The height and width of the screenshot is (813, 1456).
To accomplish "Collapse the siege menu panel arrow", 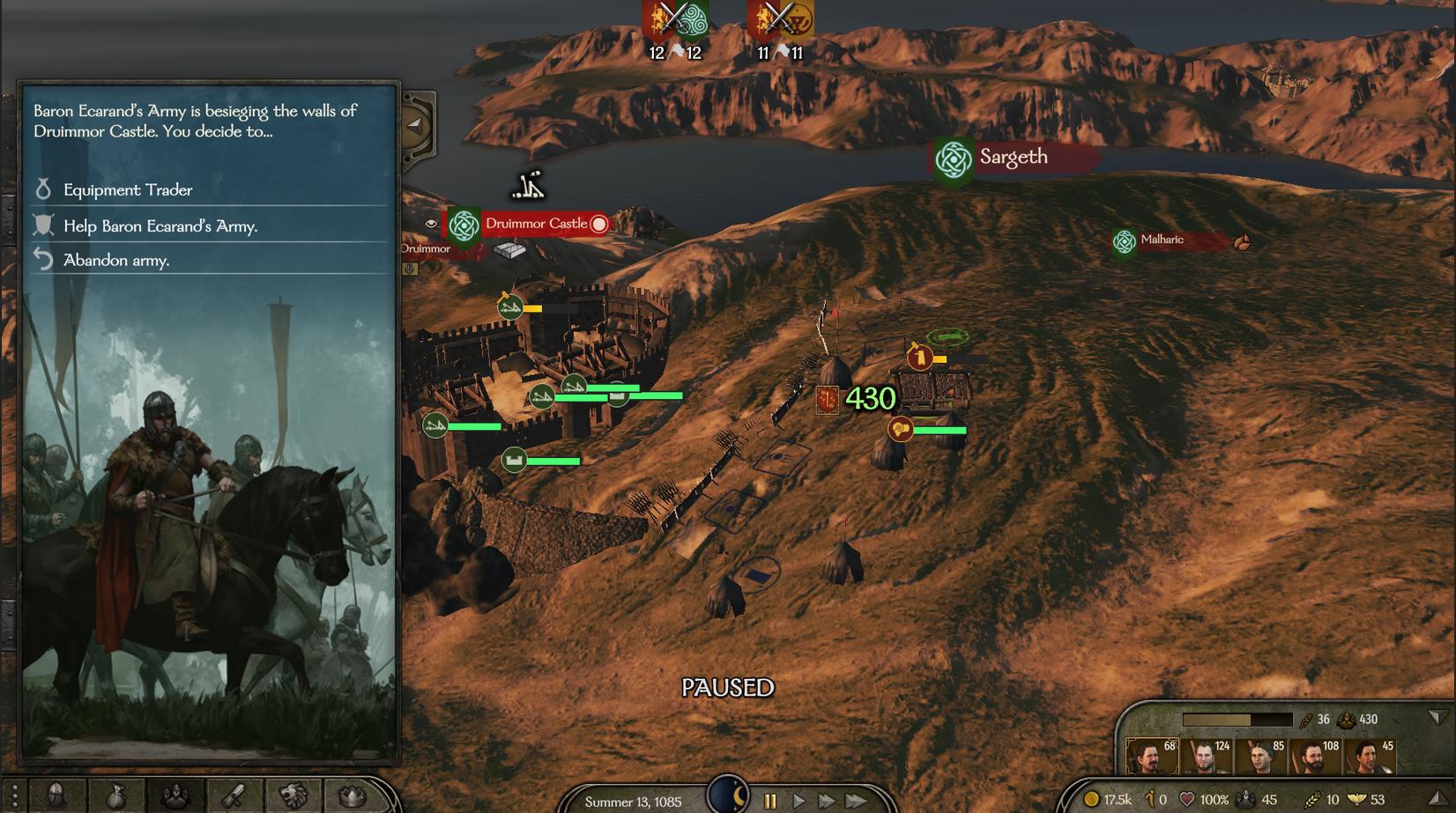I will pos(414,125).
